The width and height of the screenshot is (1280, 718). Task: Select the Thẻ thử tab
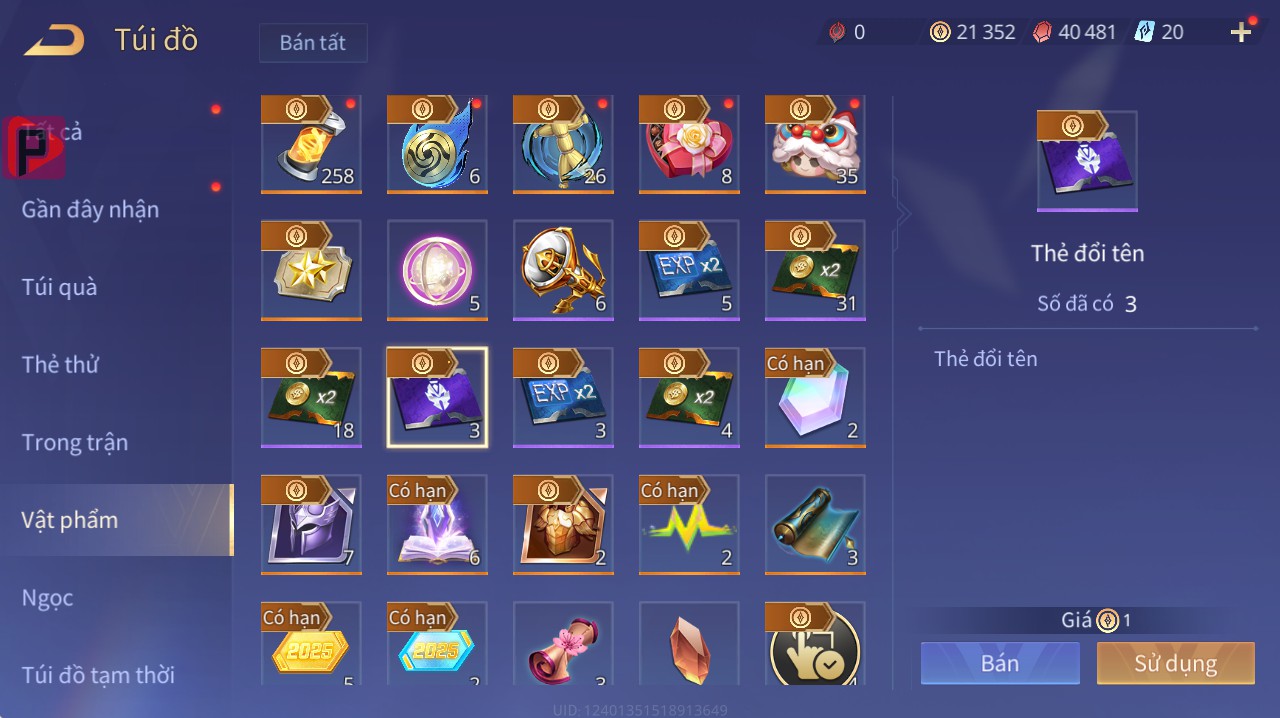(x=60, y=365)
